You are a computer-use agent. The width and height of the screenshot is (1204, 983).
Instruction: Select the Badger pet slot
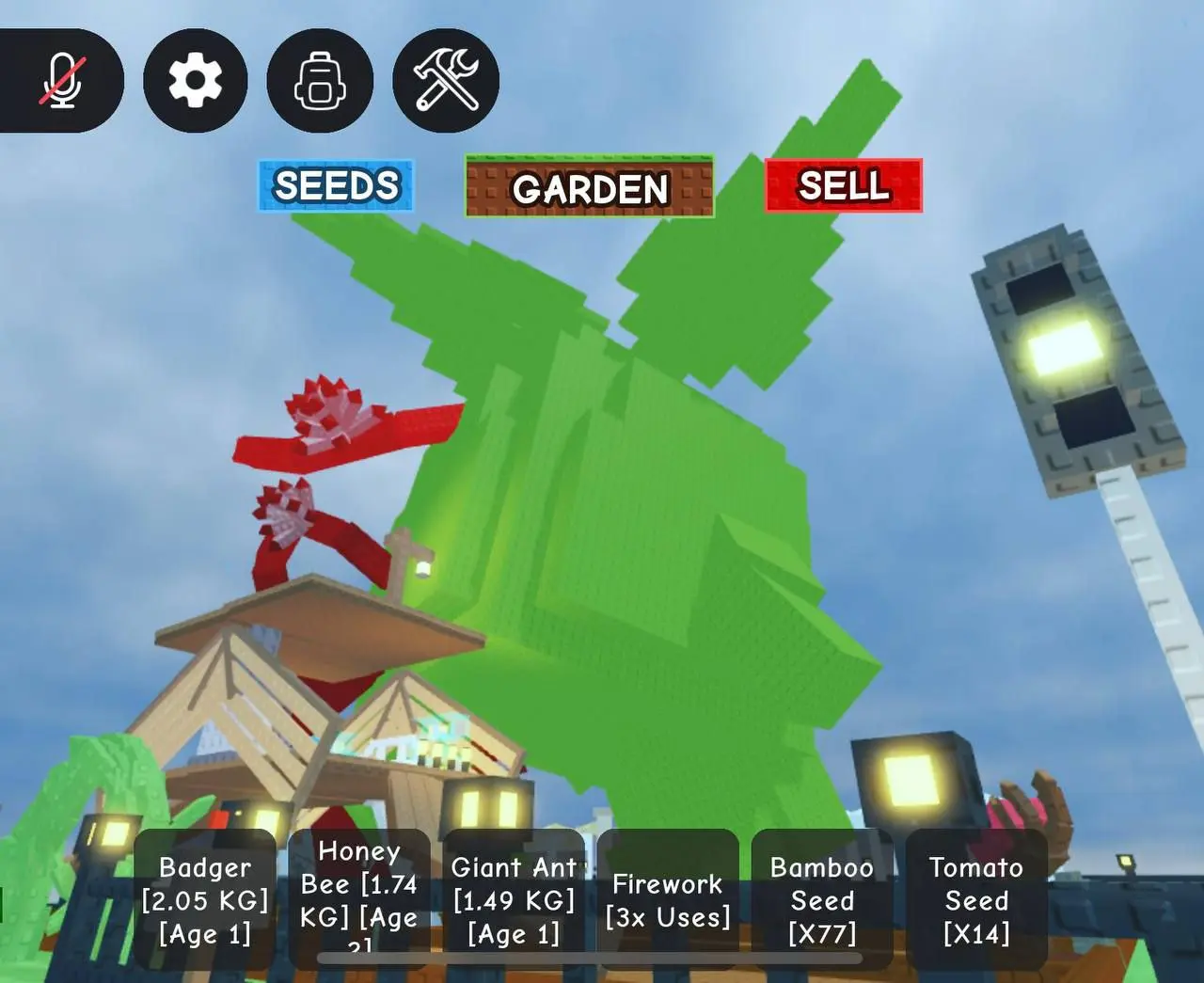[x=205, y=898]
